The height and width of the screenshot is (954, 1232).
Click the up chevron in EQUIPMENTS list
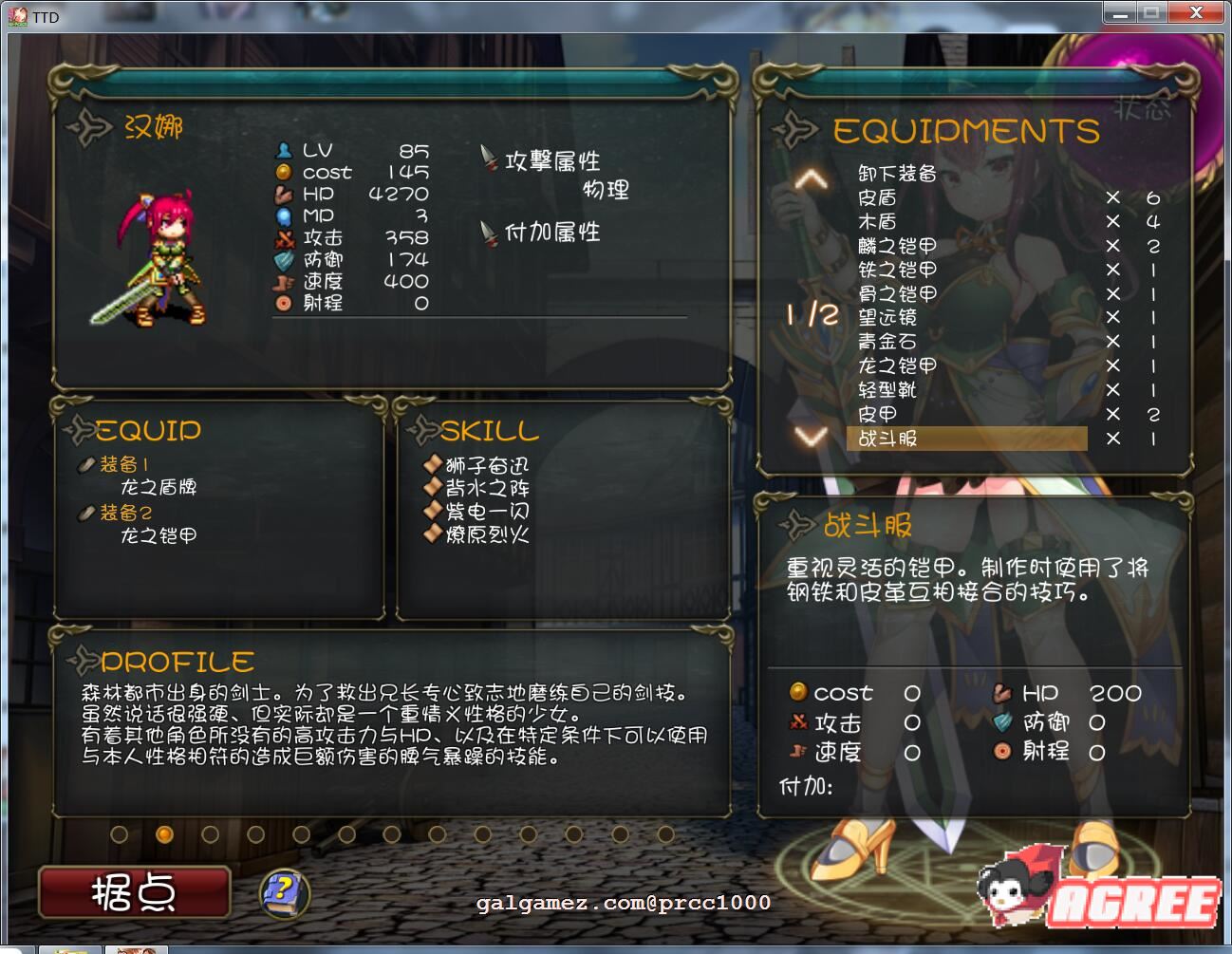click(x=809, y=178)
